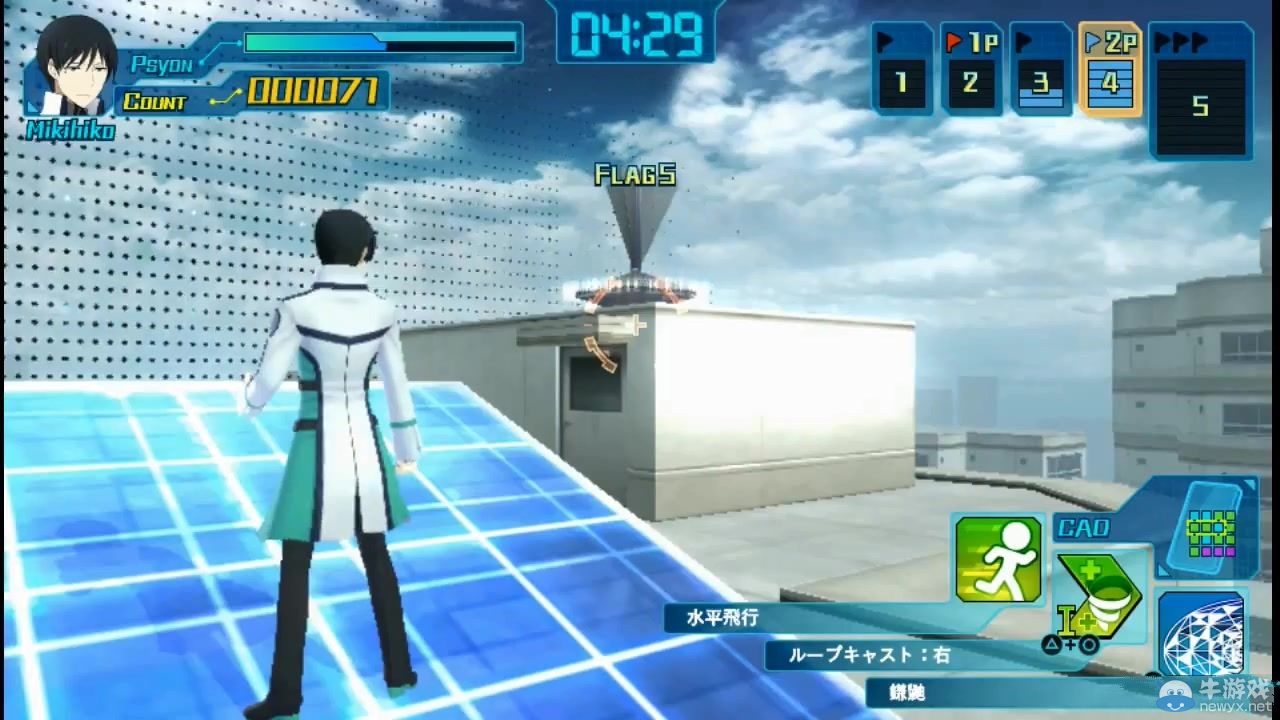Click the 04:29 timer display
Viewport: 1280px width, 720px height.
[x=637, y=32]
